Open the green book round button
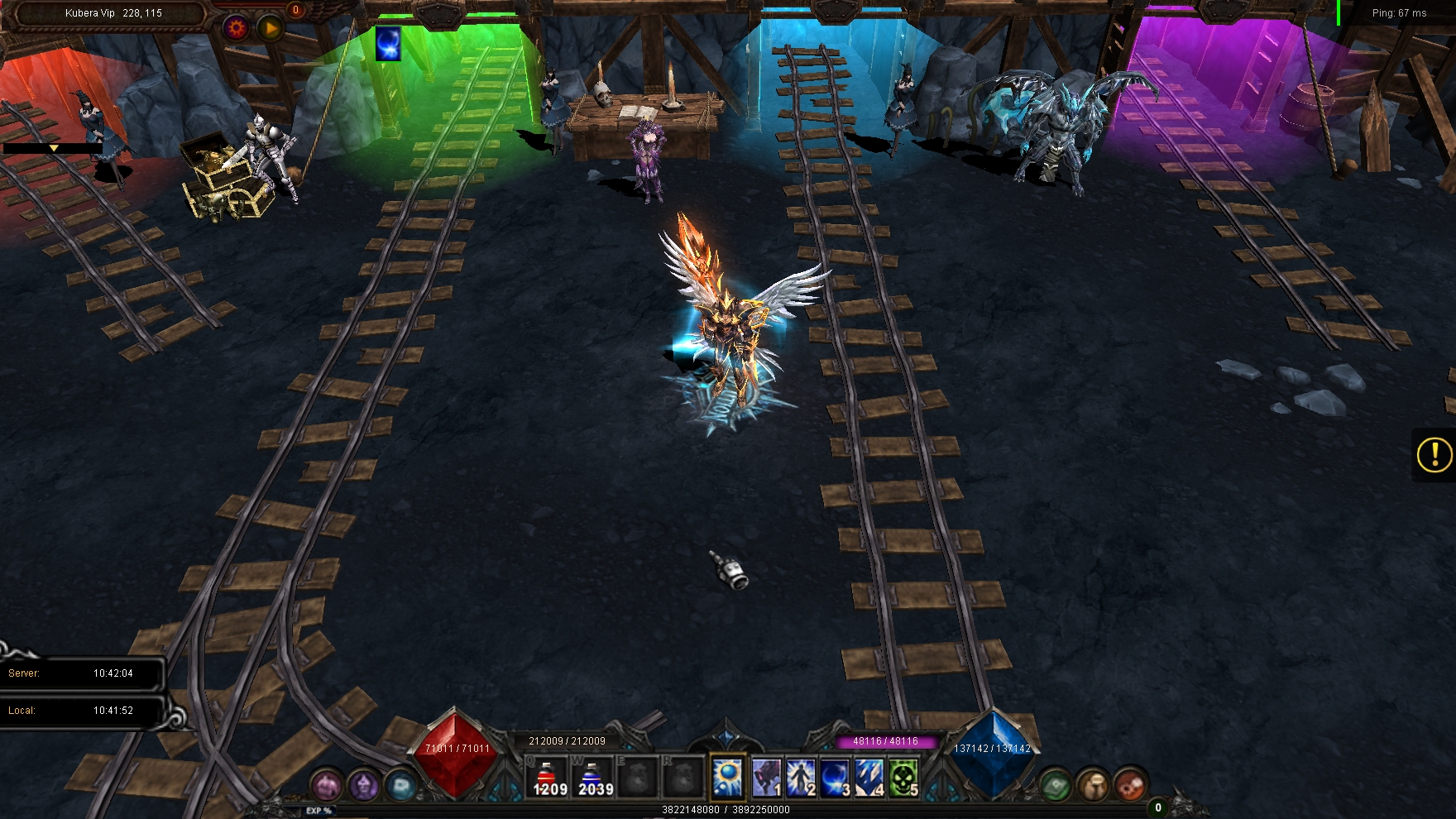Screen dimensions: 1456x819 [1056, 784]
